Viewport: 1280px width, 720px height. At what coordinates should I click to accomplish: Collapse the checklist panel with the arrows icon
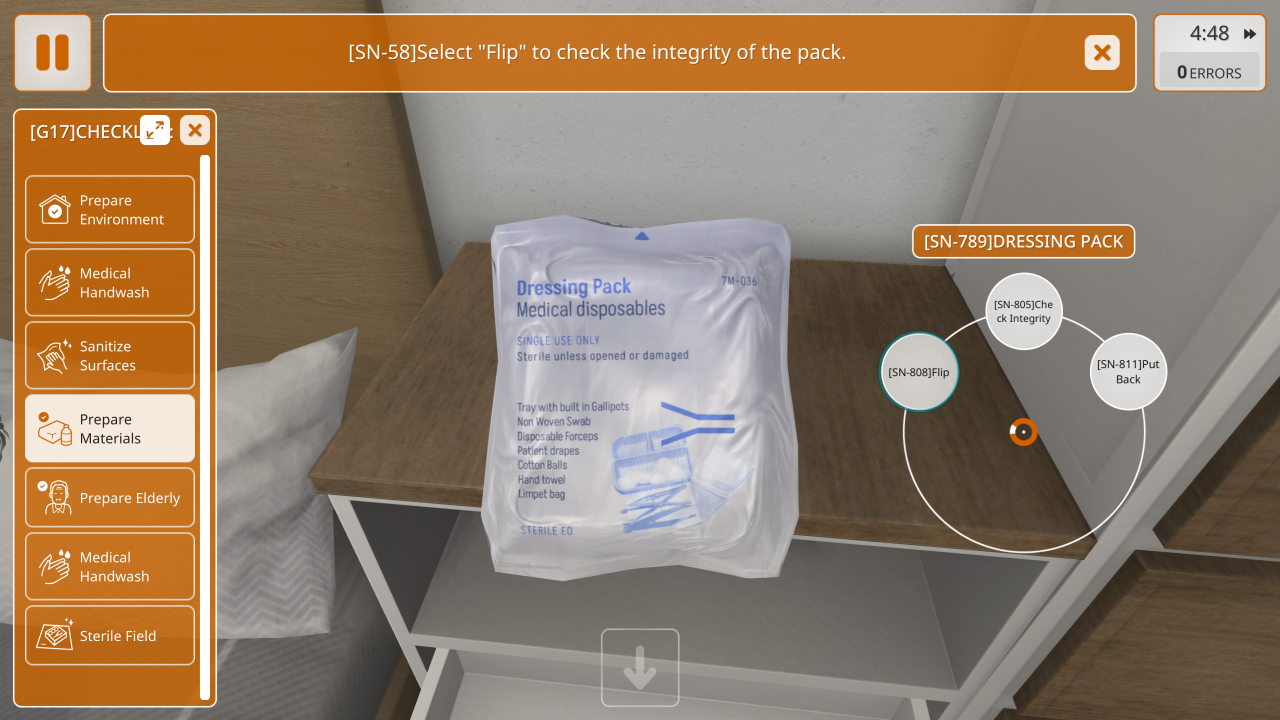tap(155, 130)
